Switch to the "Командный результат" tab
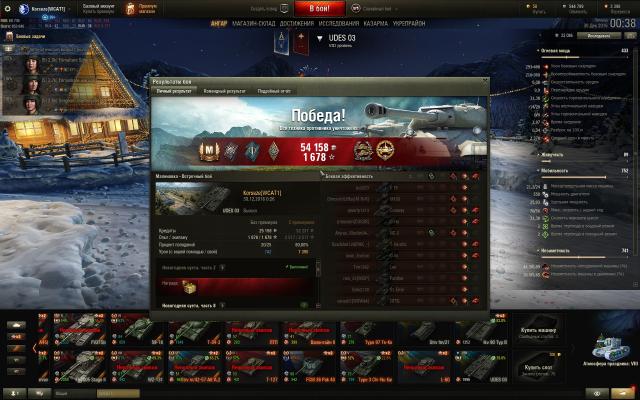Viewport: 640px width, 400px height. [224, 90]
